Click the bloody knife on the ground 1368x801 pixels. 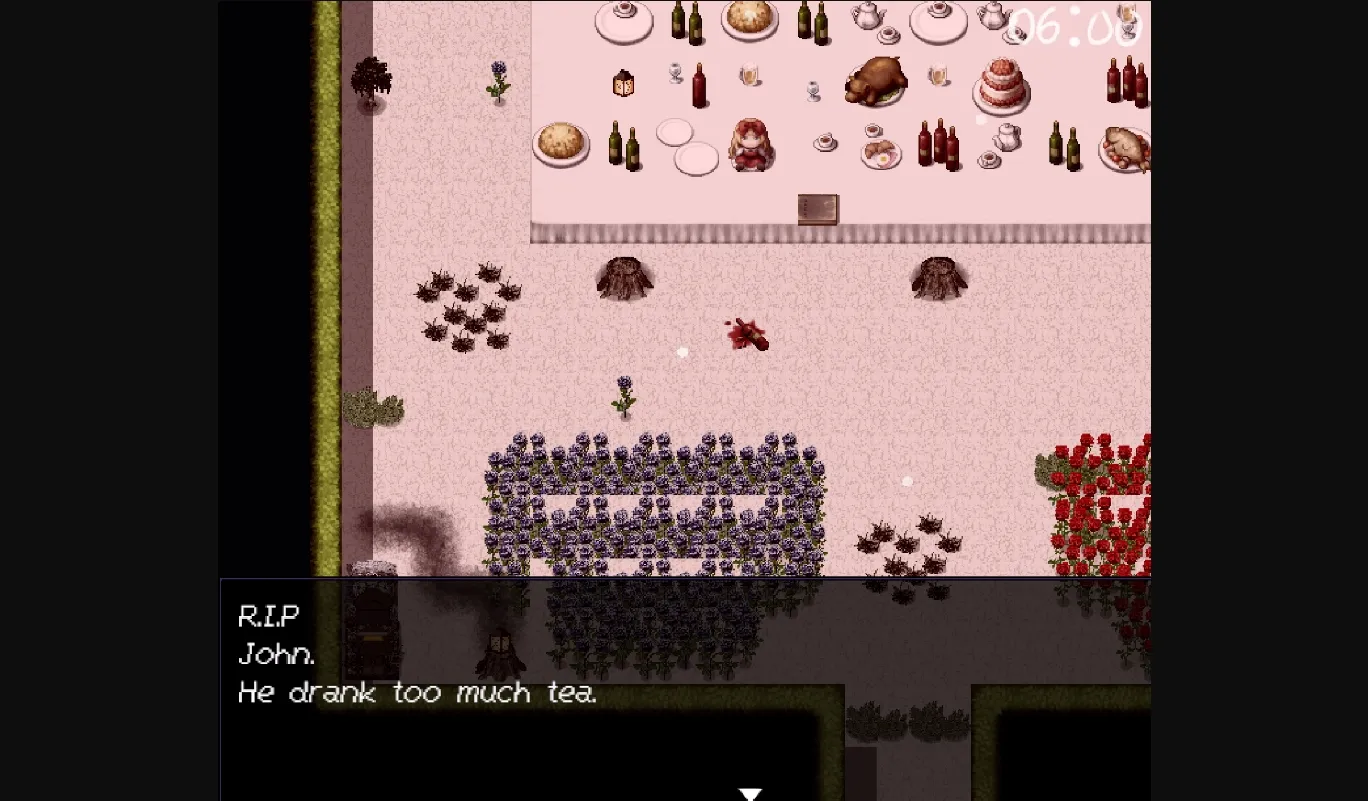[748, 335]
